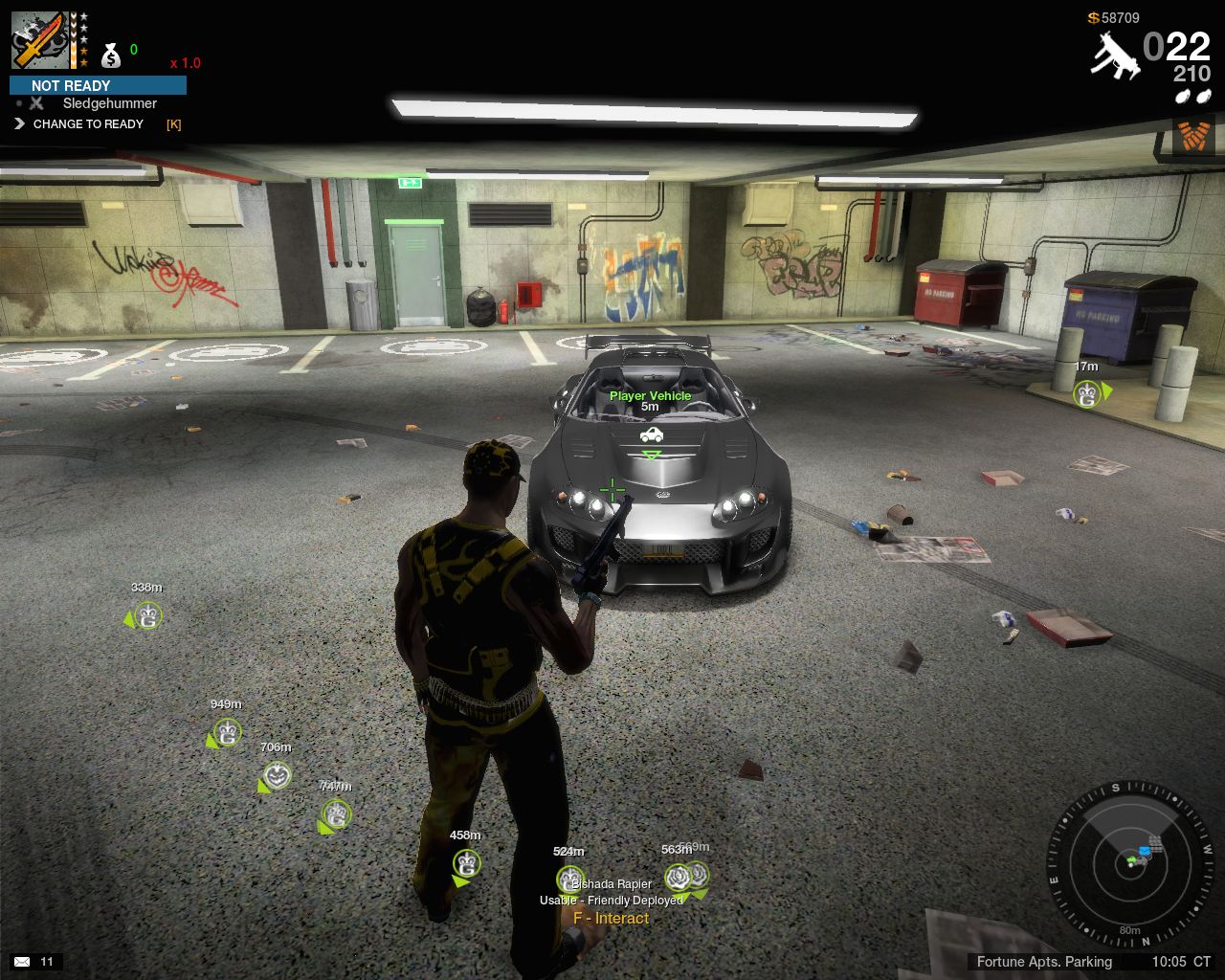
Task: Open the sword emblem player portrait
Action: coord(40,40)
